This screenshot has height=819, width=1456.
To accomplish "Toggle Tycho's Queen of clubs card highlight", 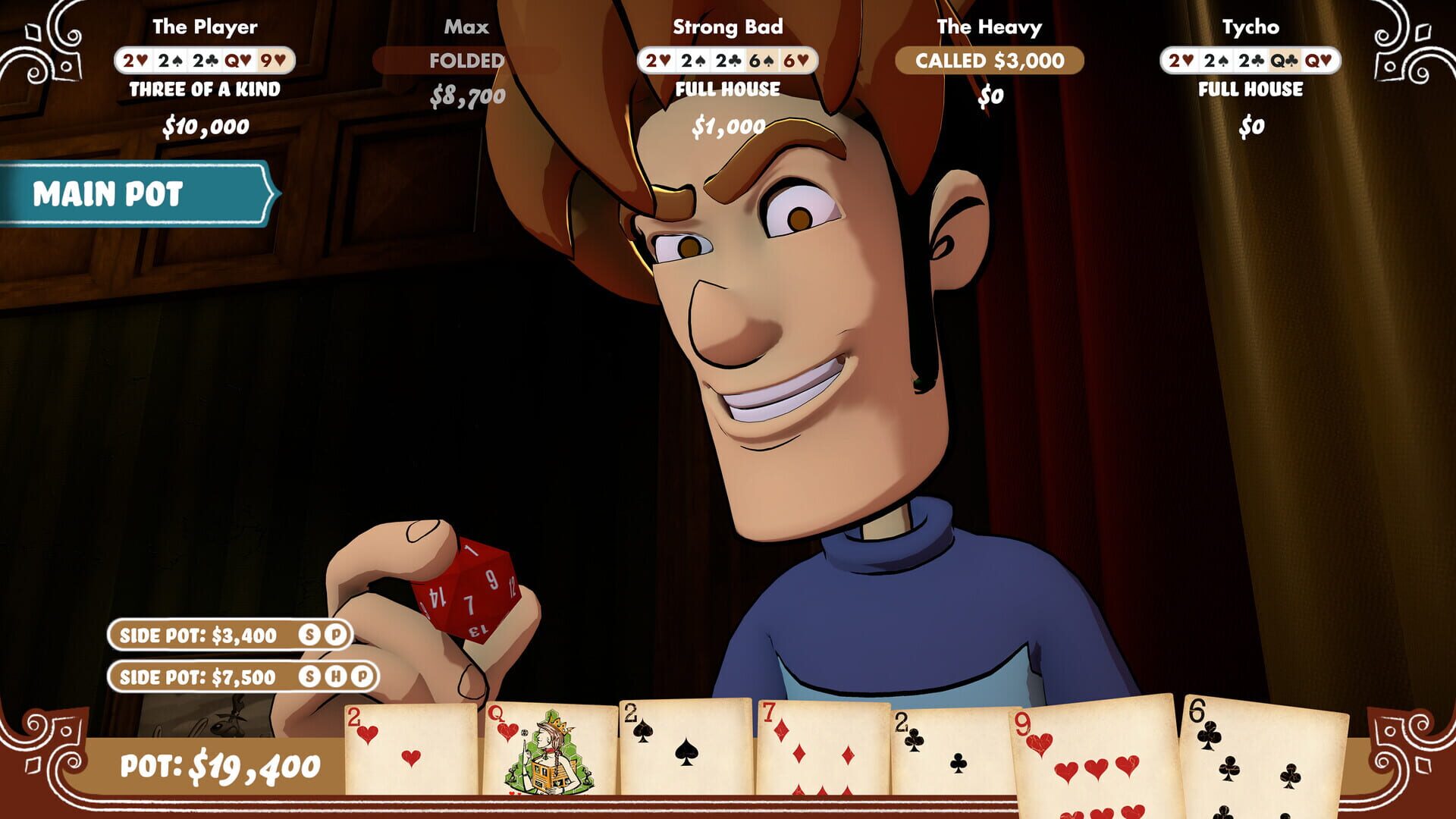I will tap(1283, 58).
